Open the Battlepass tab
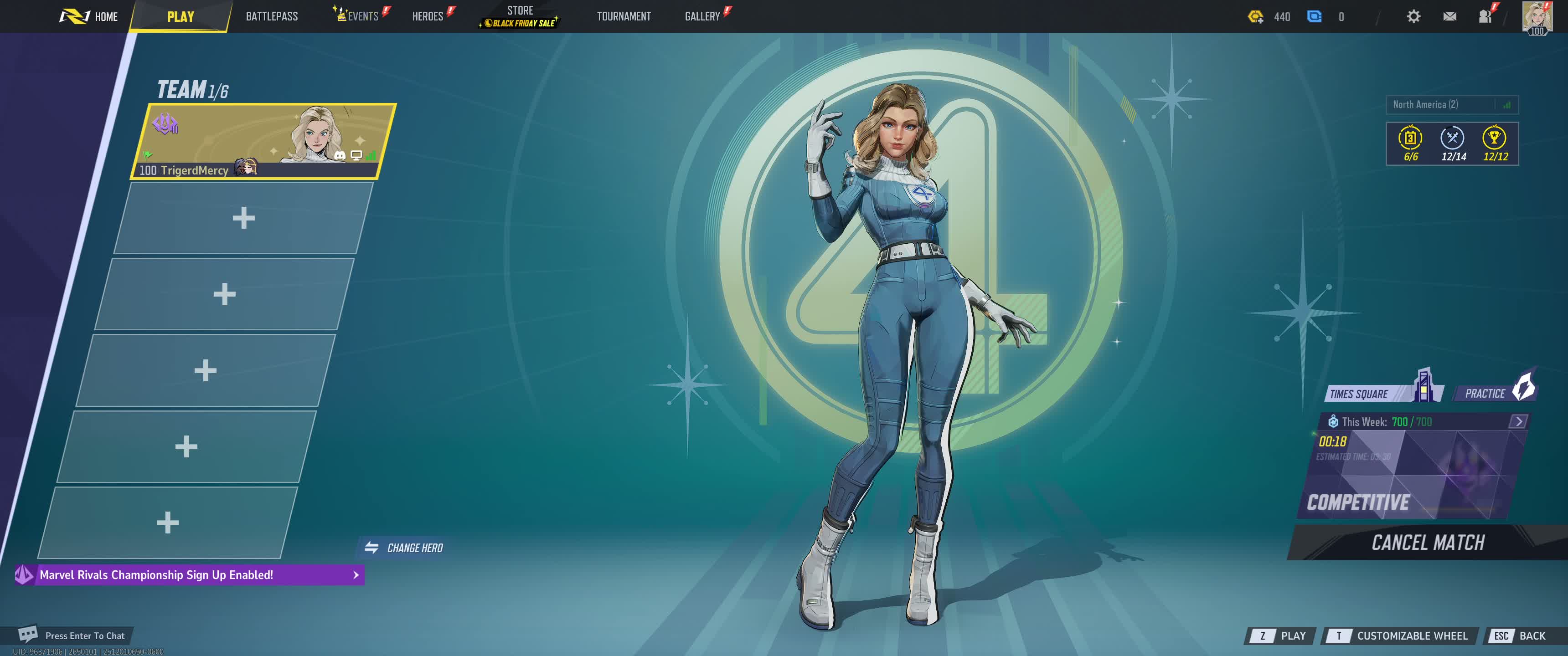 [x=272, y=16]
